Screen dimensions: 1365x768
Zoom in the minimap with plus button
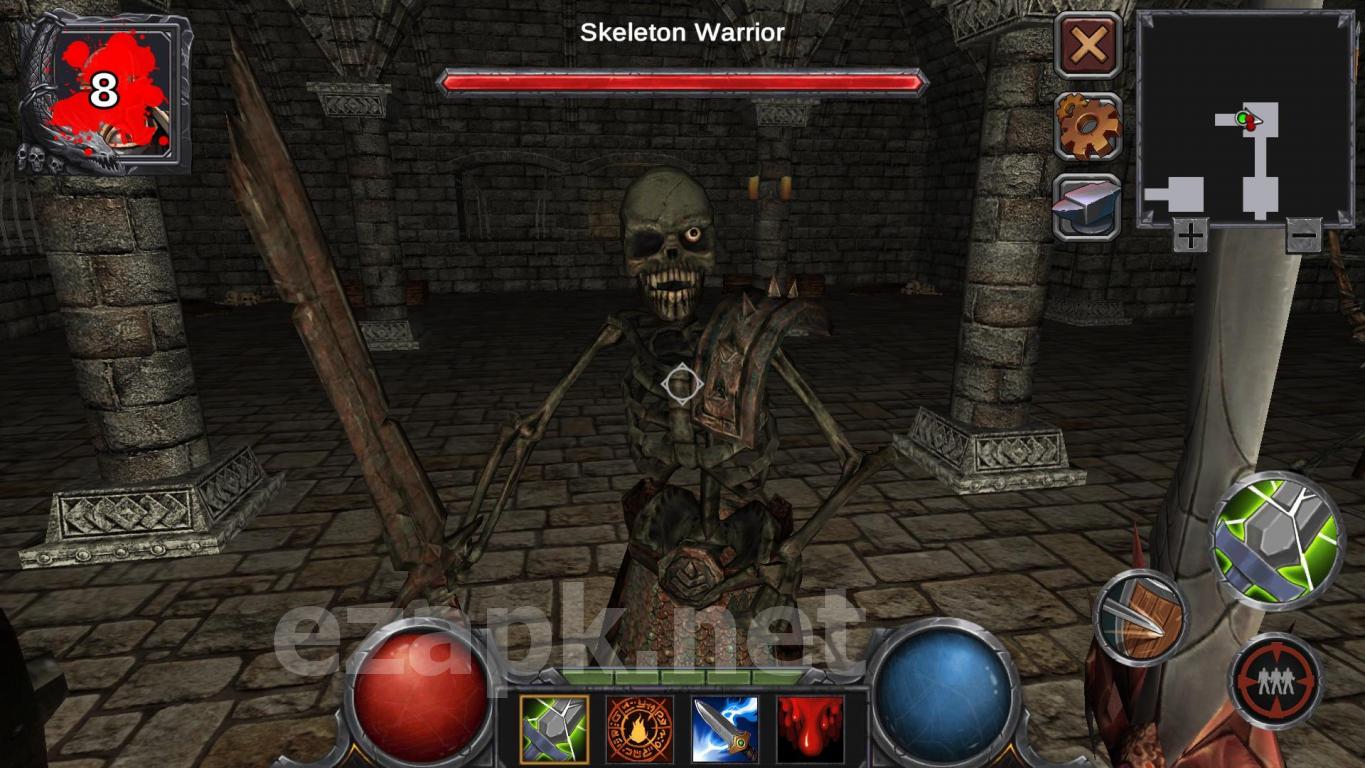(x=1190, y=236)
